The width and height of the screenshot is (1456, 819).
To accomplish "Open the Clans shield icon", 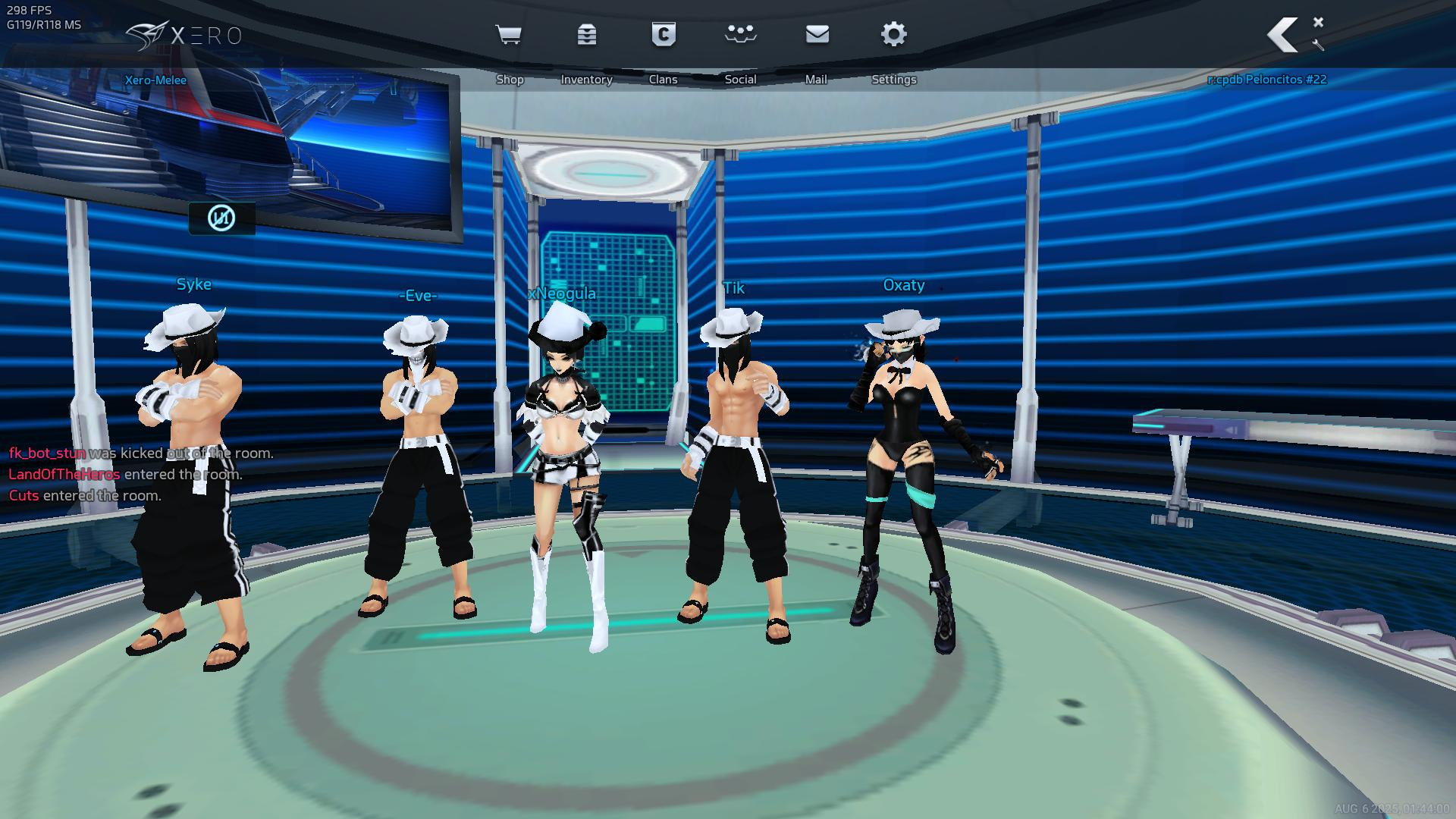I will click(664, 35).
